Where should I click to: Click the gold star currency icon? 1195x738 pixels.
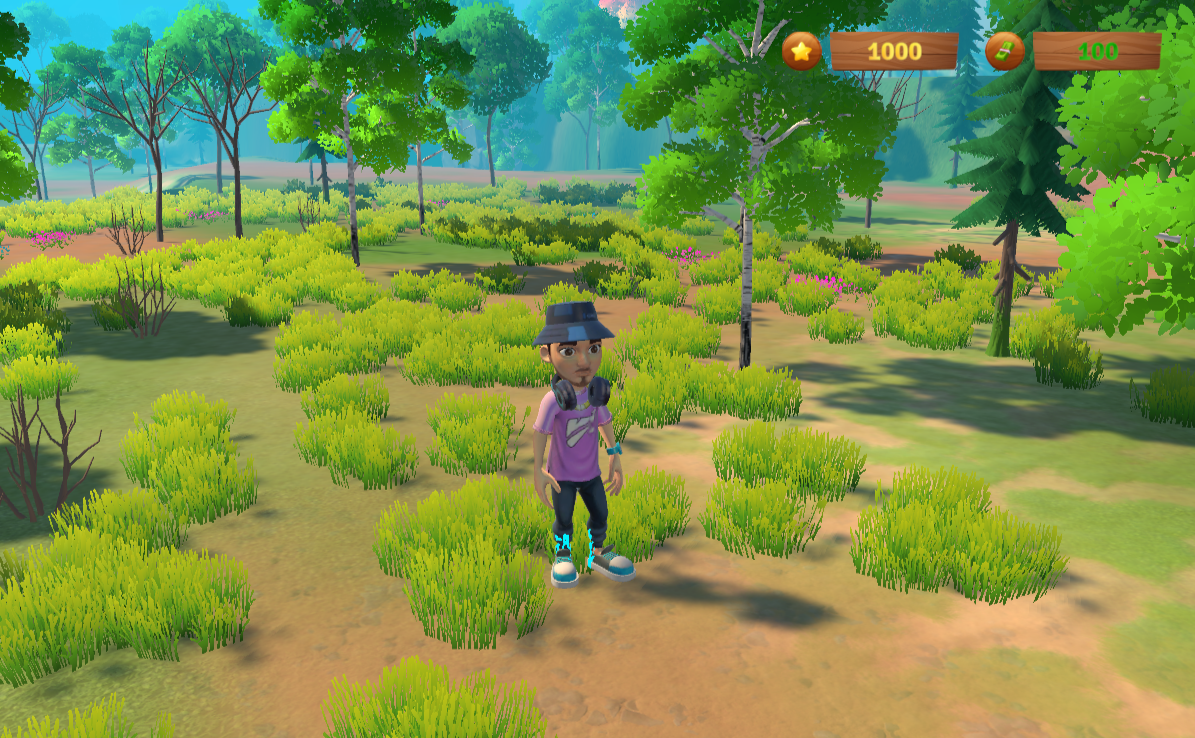tap(801, 51)
